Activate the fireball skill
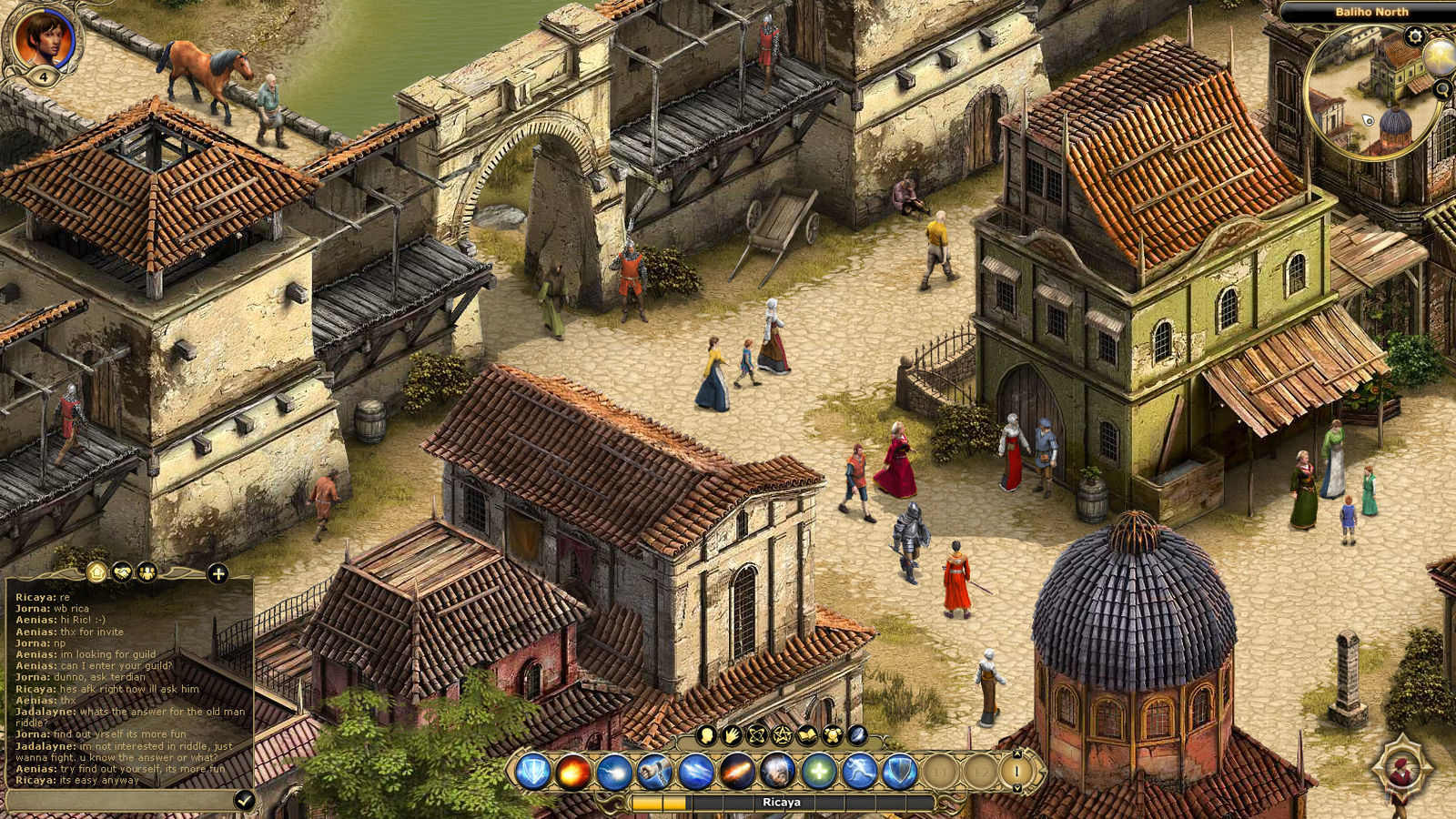Viewport: 1456px width, 819px height. coord(574,772)
